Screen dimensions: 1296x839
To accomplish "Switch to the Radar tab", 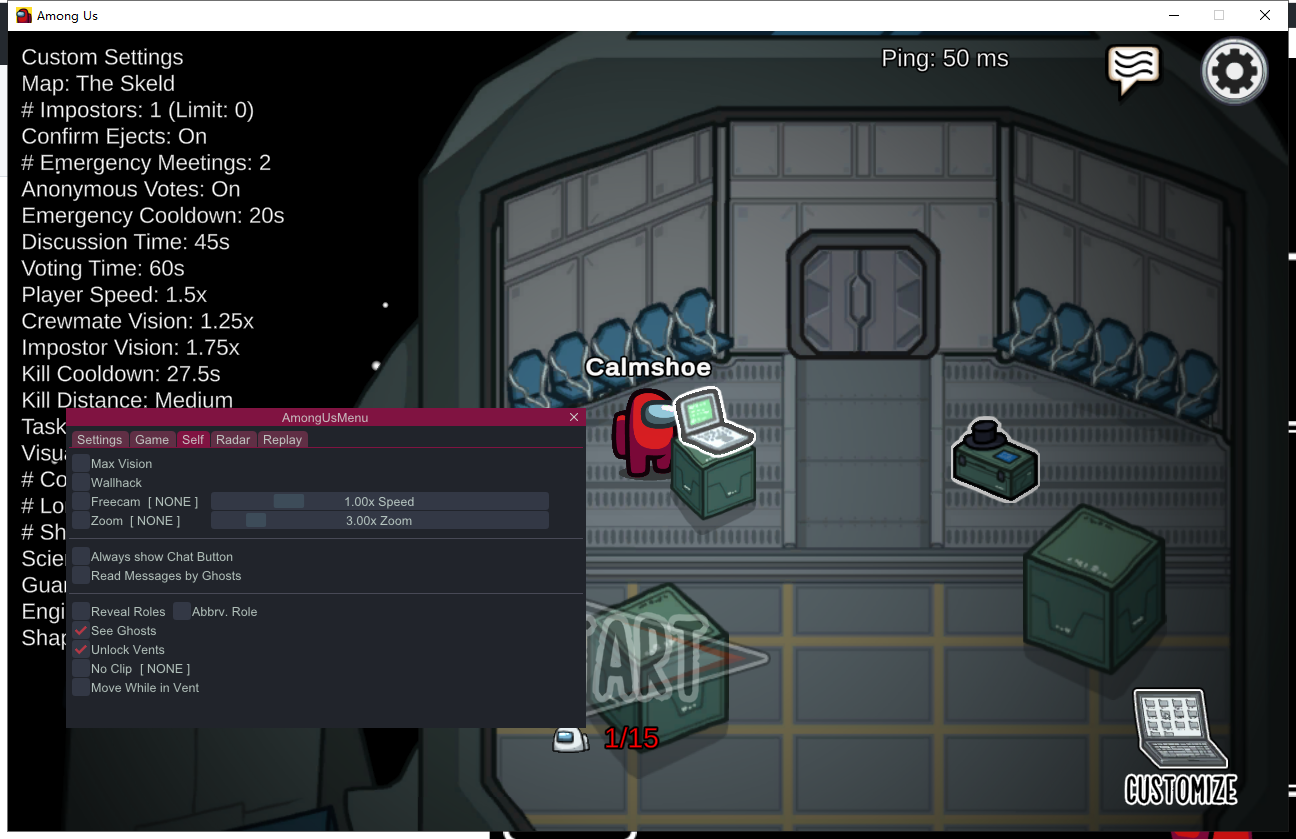I will (x=233, y=439).
